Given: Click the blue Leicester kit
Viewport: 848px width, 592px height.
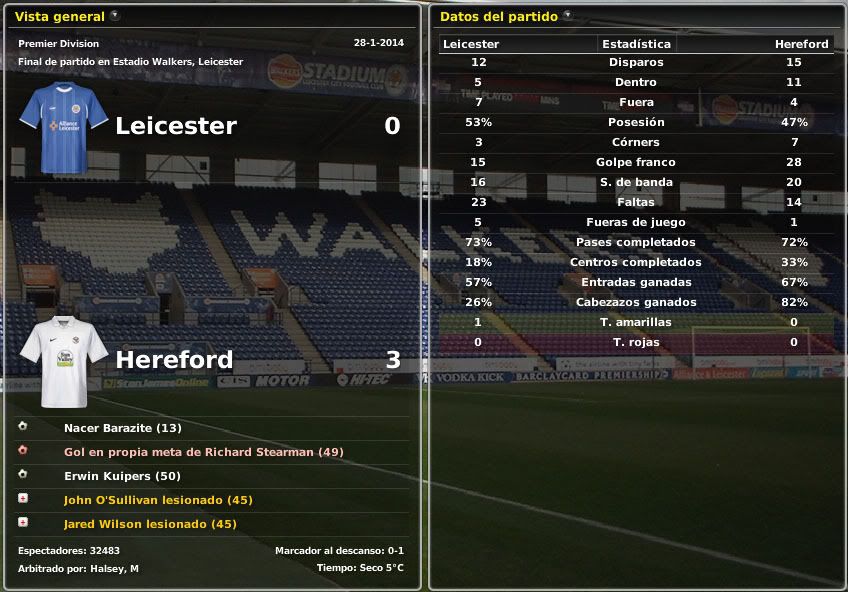Looking at the screenshot, I should pos(64,128).
